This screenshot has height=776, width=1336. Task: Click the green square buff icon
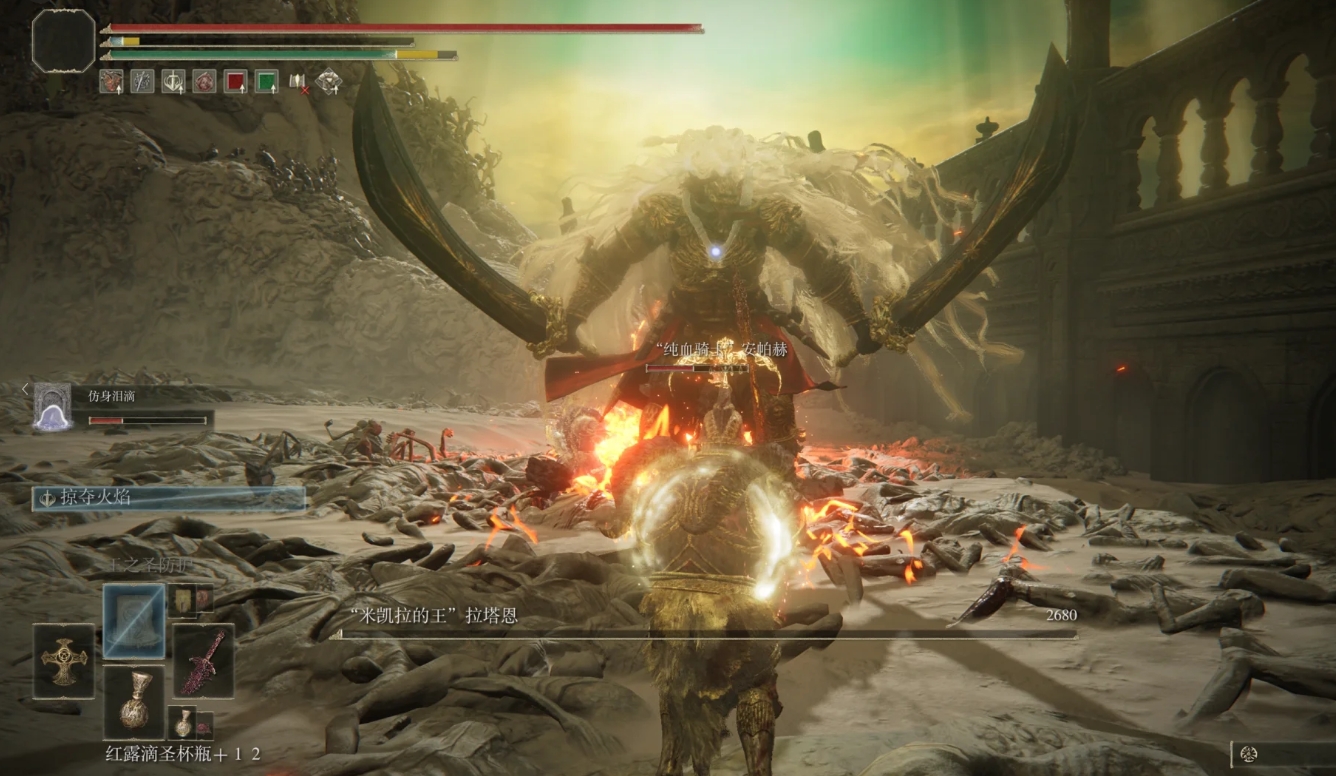point(266,81)
